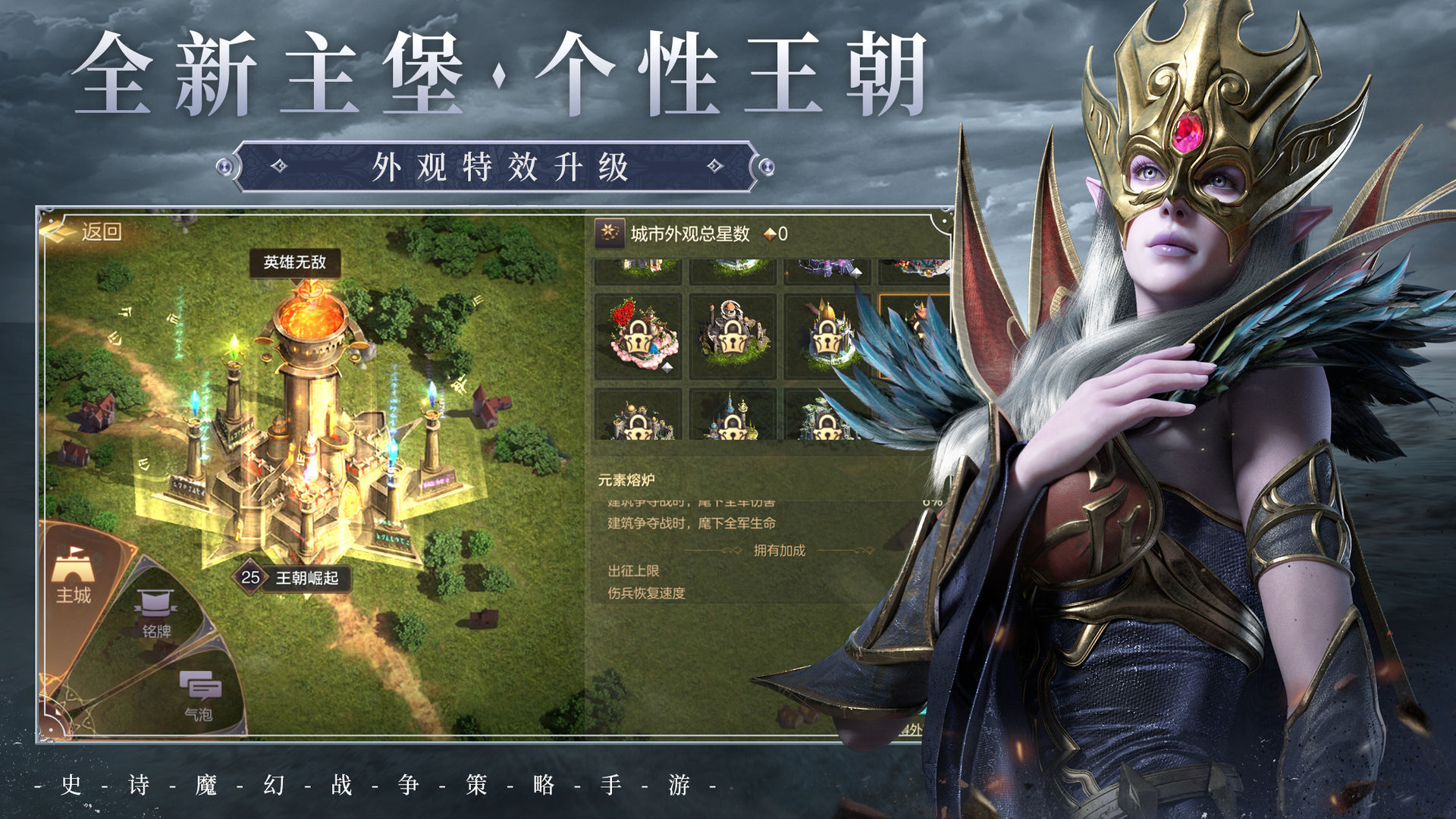
Task: Click the 铭牌 nameplate icon in the fan menu
Action: coord(155,603)
